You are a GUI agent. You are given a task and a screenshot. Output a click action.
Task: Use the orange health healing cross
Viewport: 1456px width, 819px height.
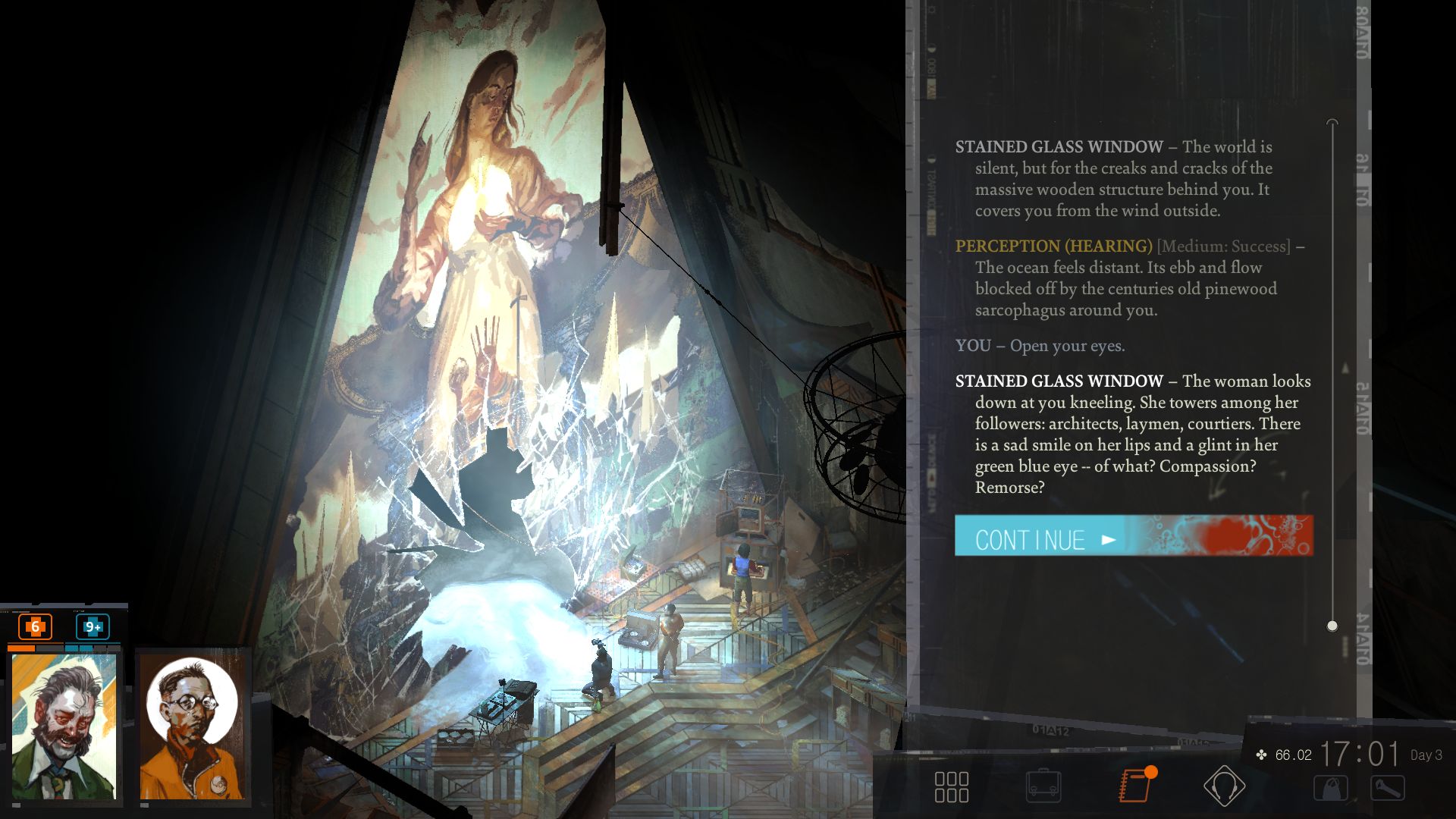35,627
